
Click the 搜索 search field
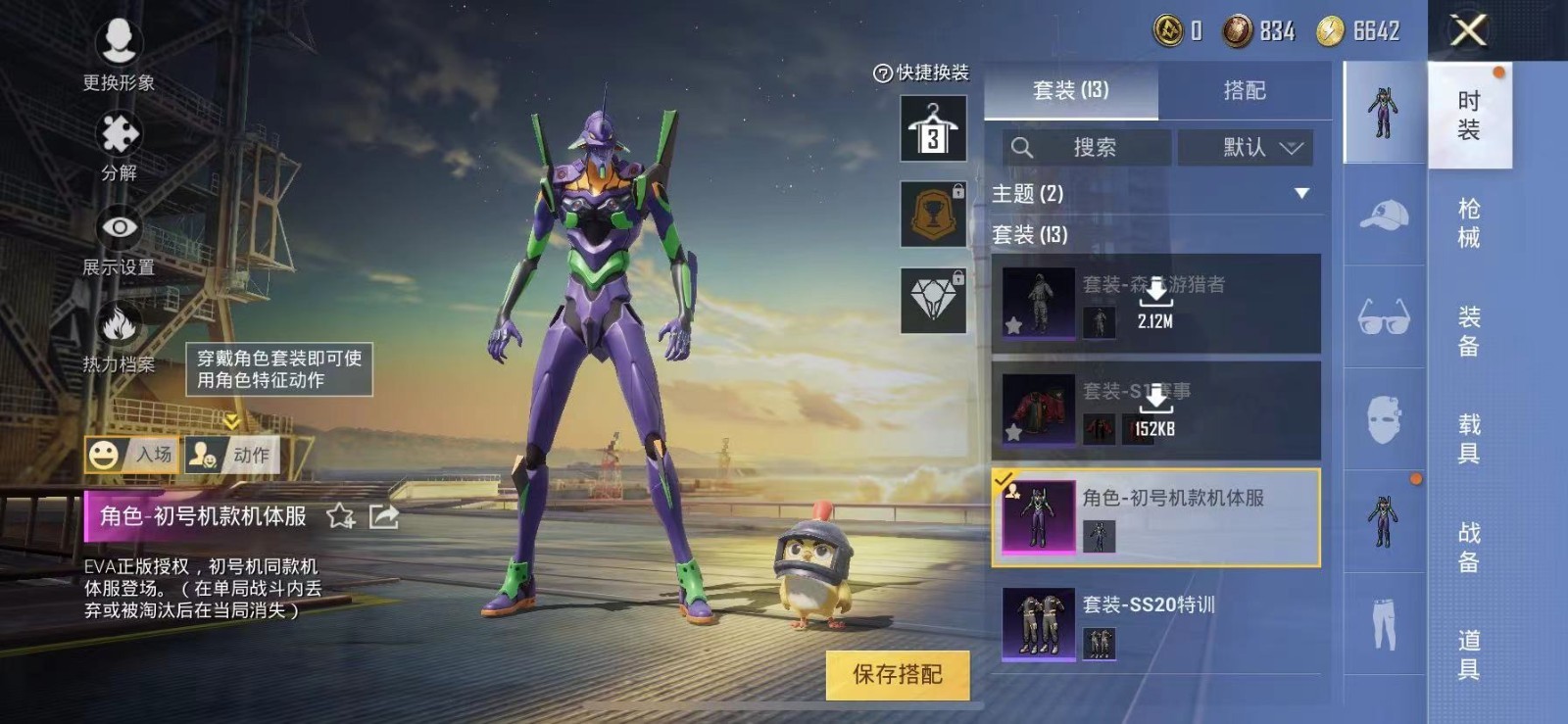point(1086,148)
